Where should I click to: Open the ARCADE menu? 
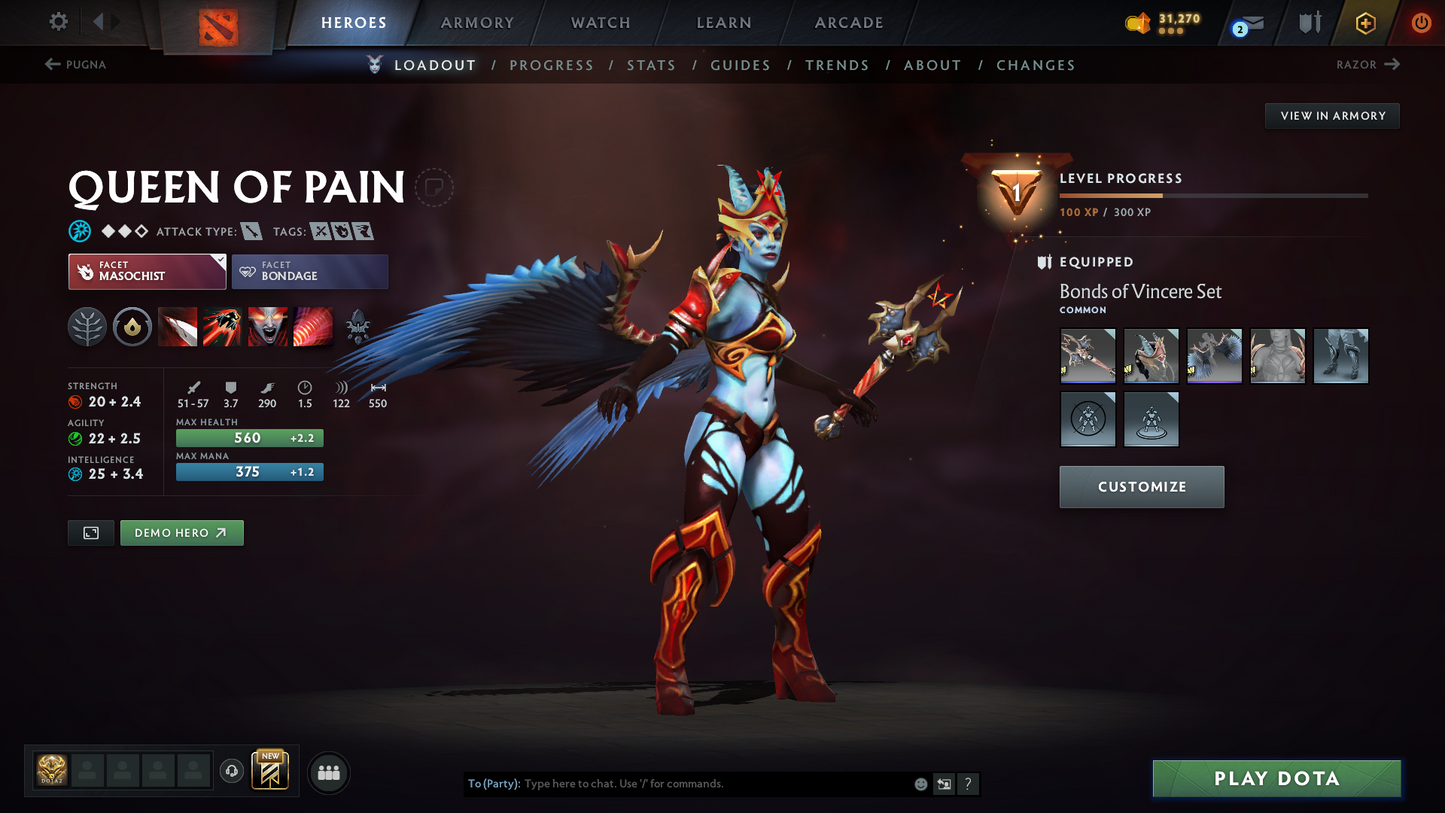coord(848,22)
